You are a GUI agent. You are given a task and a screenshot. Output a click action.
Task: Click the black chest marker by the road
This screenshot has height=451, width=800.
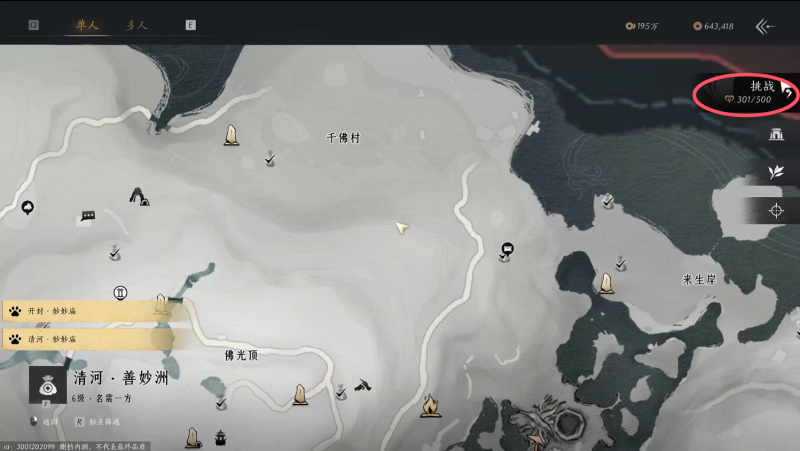pyautogui.click(x=507, y=247)
